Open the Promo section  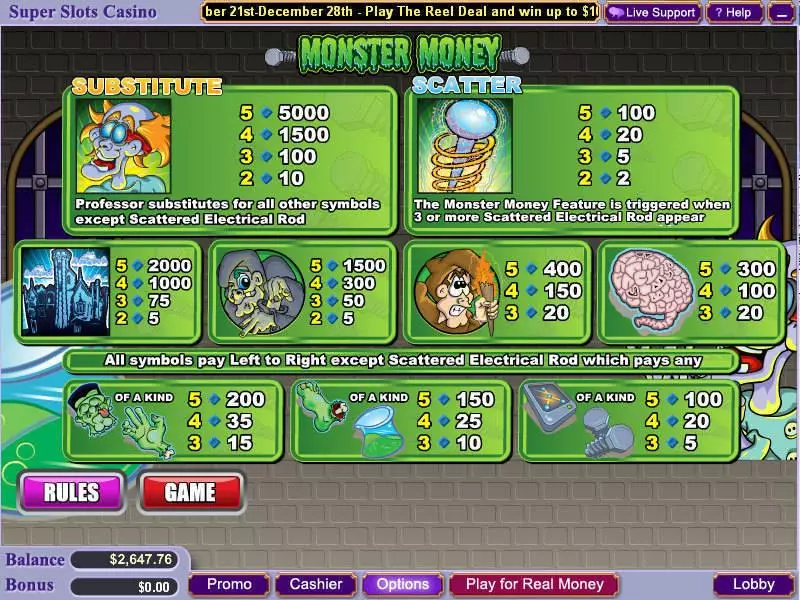pyautogui.click(x=230, y=584)
